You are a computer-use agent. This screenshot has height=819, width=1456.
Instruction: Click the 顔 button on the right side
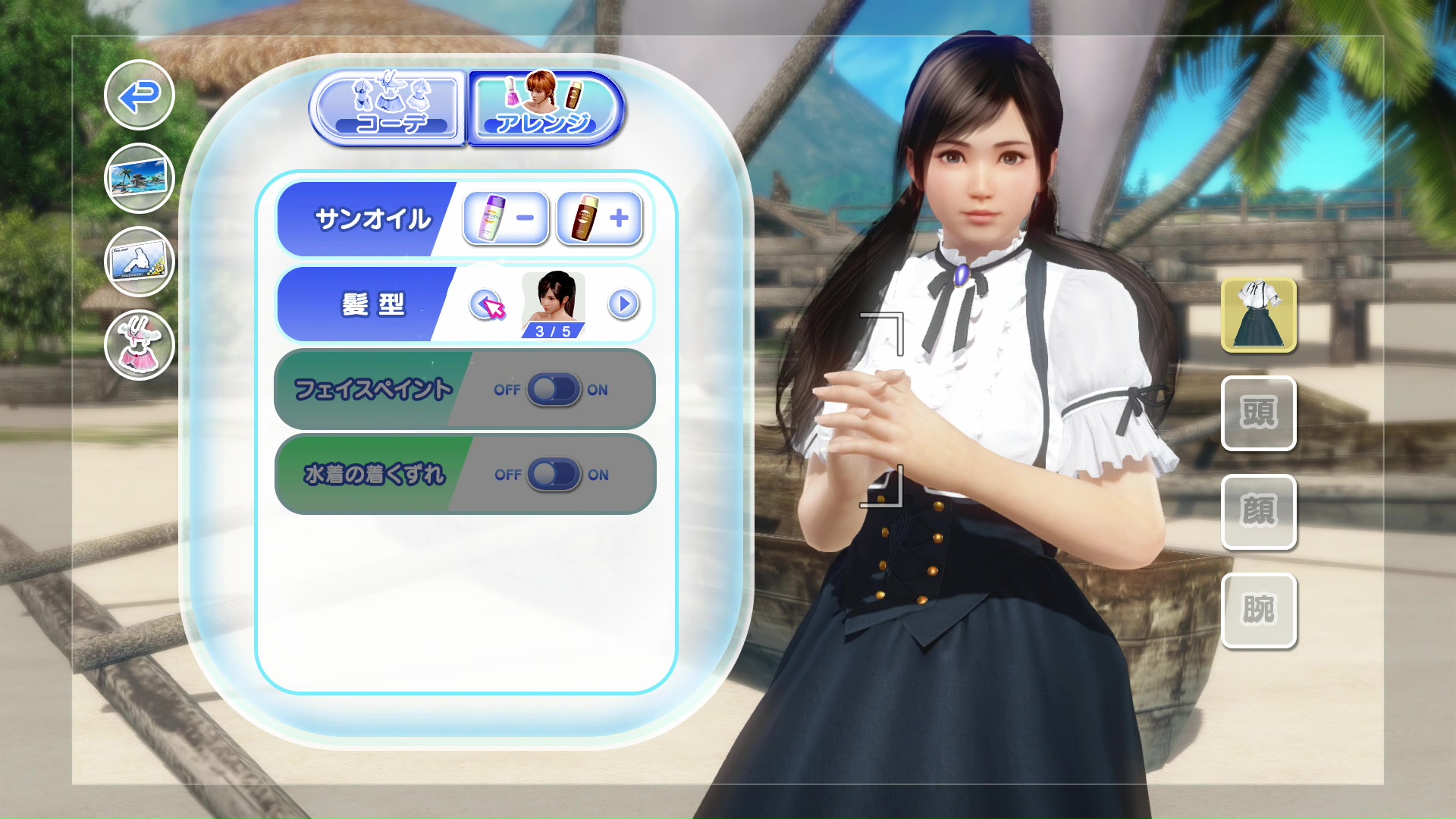(1259, 512)
